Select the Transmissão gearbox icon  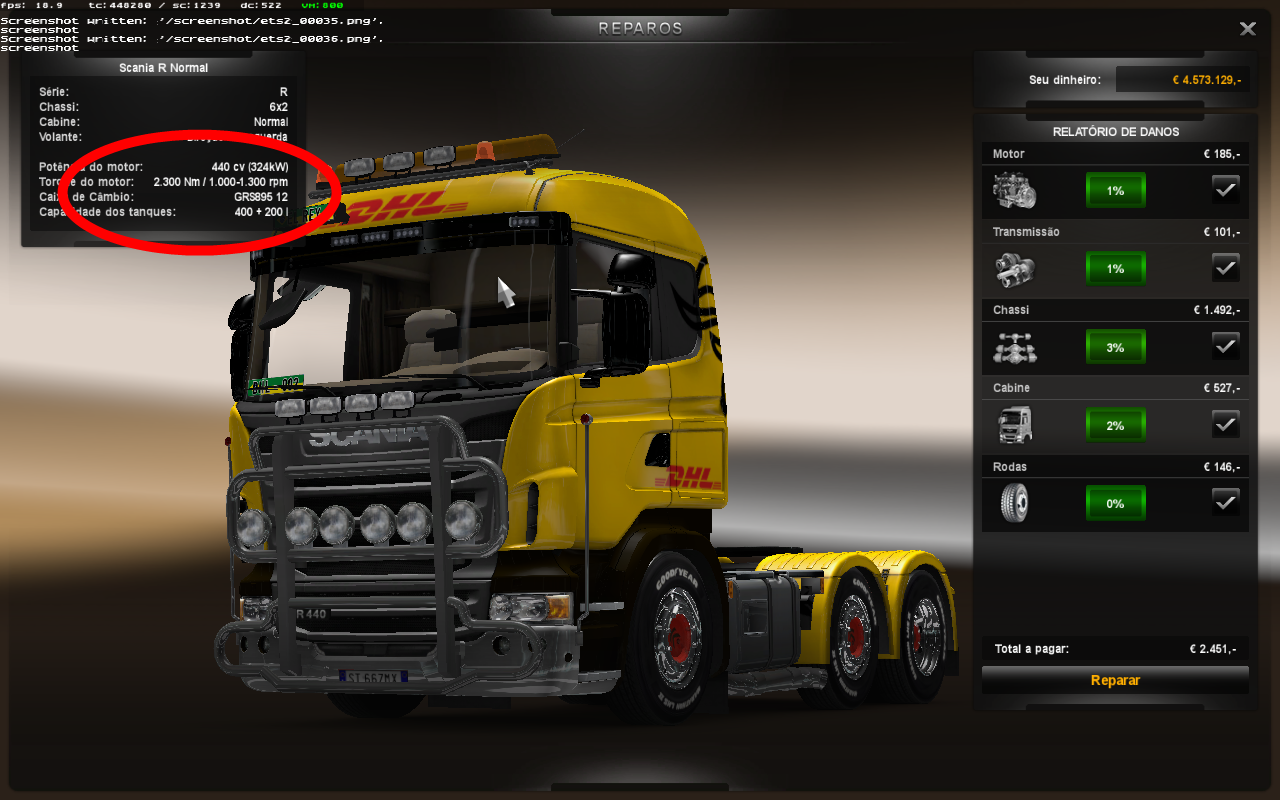[1013, 267]
